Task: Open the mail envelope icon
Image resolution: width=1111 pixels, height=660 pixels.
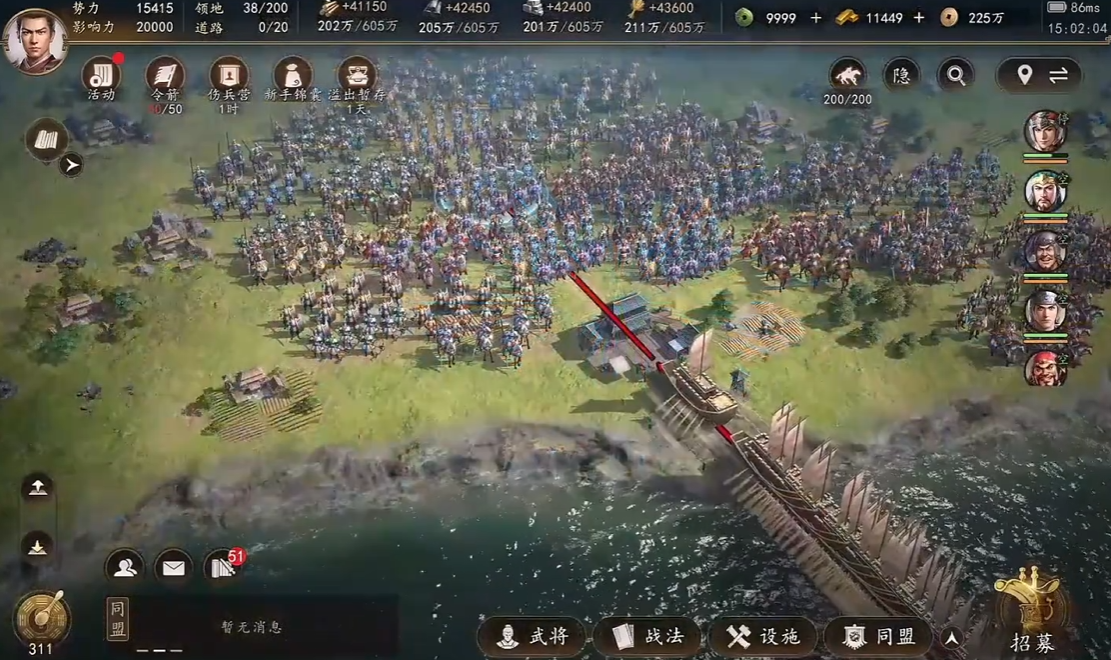Action: (174, 568)
